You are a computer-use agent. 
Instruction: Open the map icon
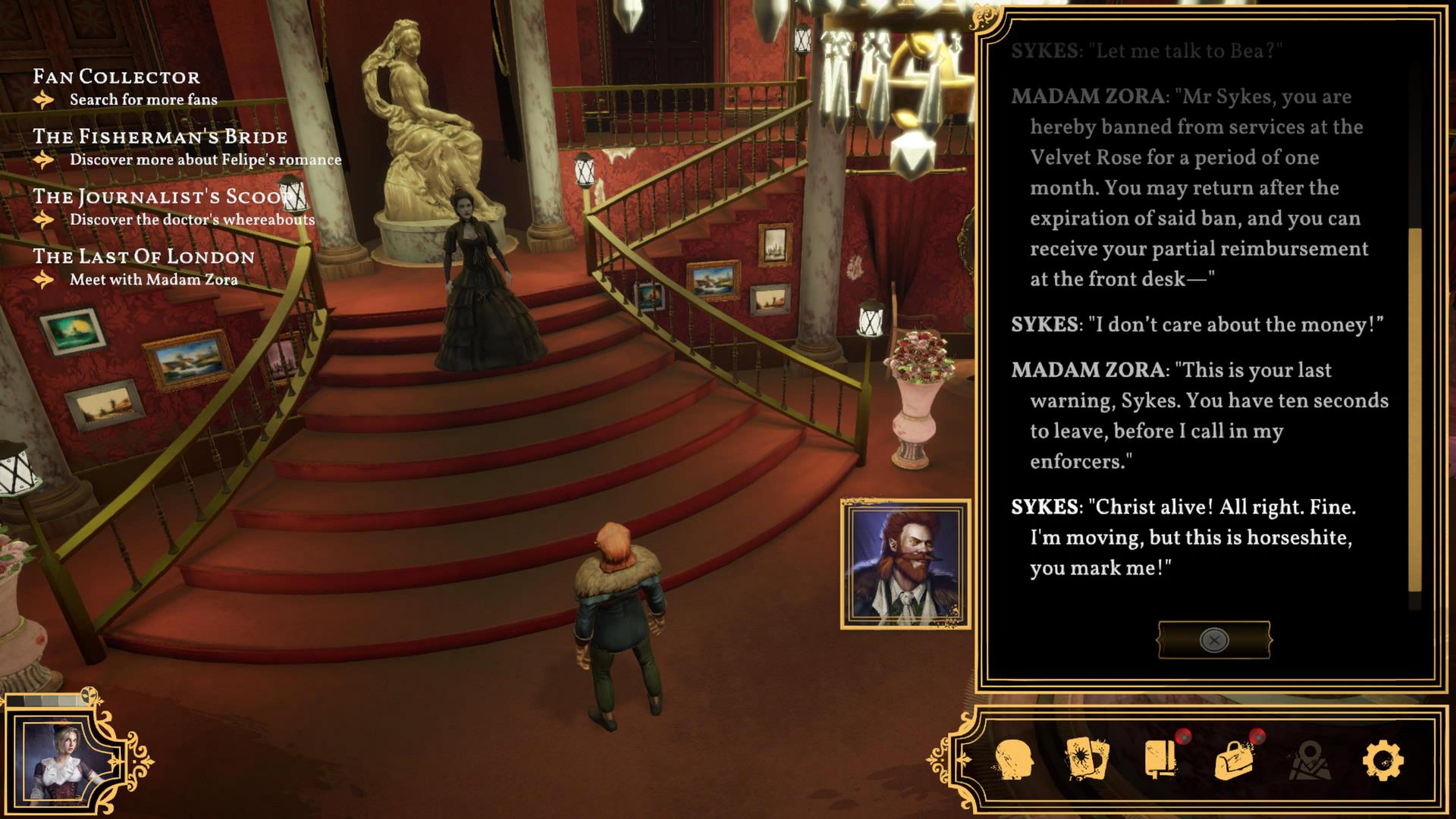point(1309,760)
